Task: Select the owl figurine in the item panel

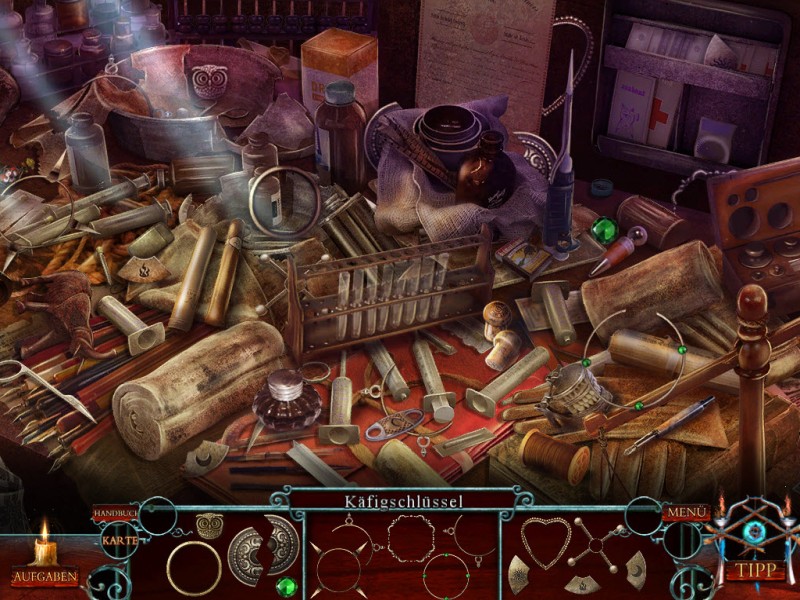Action: [x=209, y=525]
